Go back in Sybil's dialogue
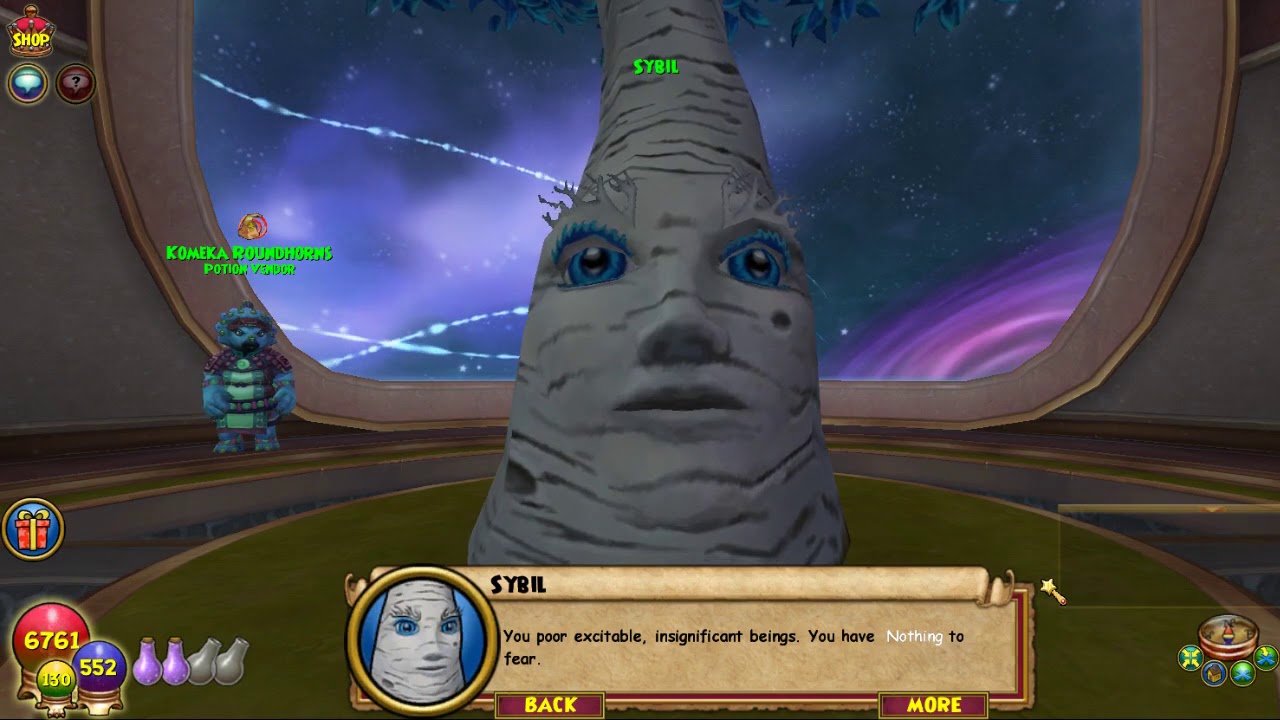This screenshot has width=1280, height=720. click(550, 705)
